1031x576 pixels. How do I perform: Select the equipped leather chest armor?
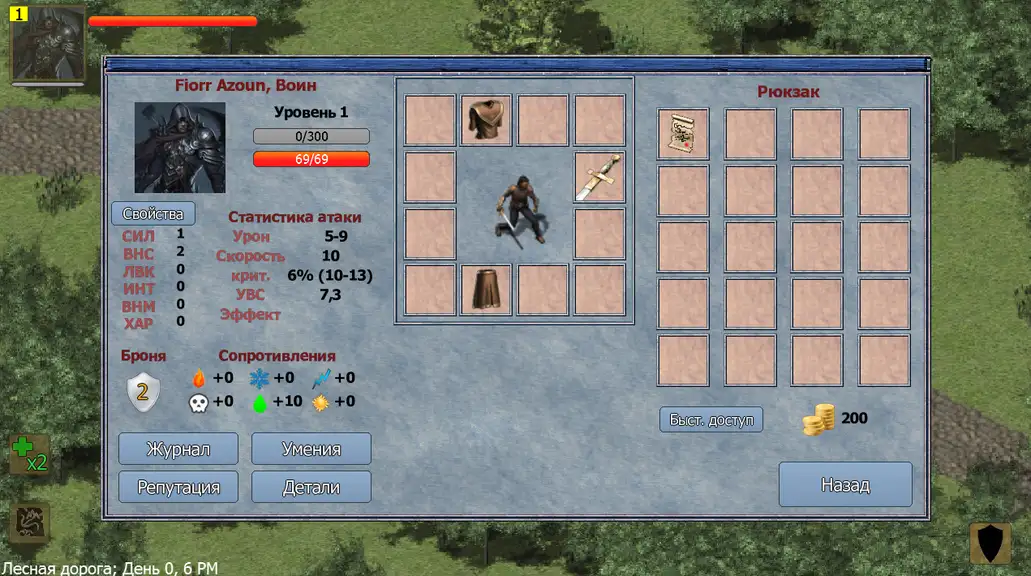click(487, 121)
